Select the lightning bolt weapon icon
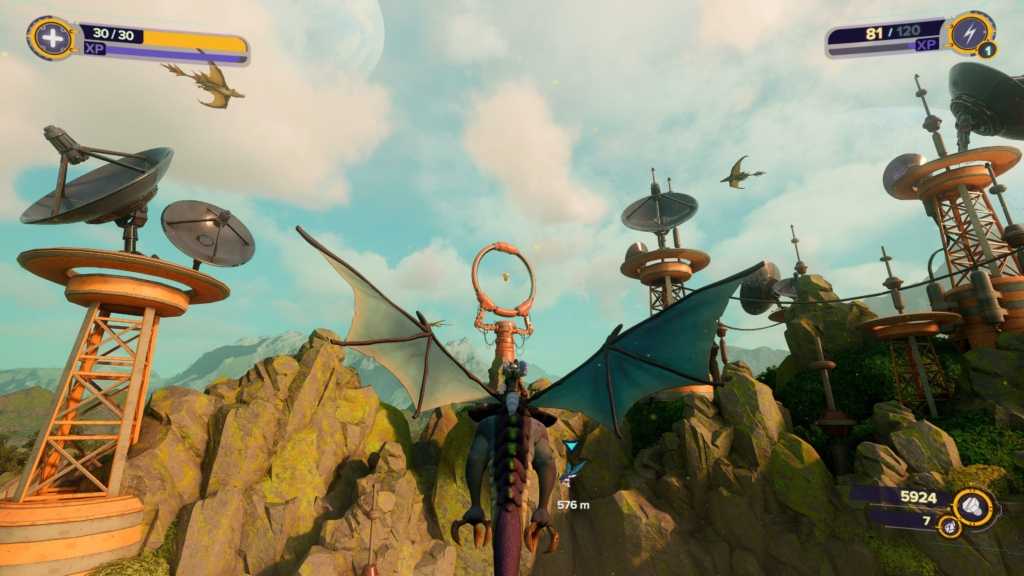This screenshot has width=1024, height=576. coord(971,32)
